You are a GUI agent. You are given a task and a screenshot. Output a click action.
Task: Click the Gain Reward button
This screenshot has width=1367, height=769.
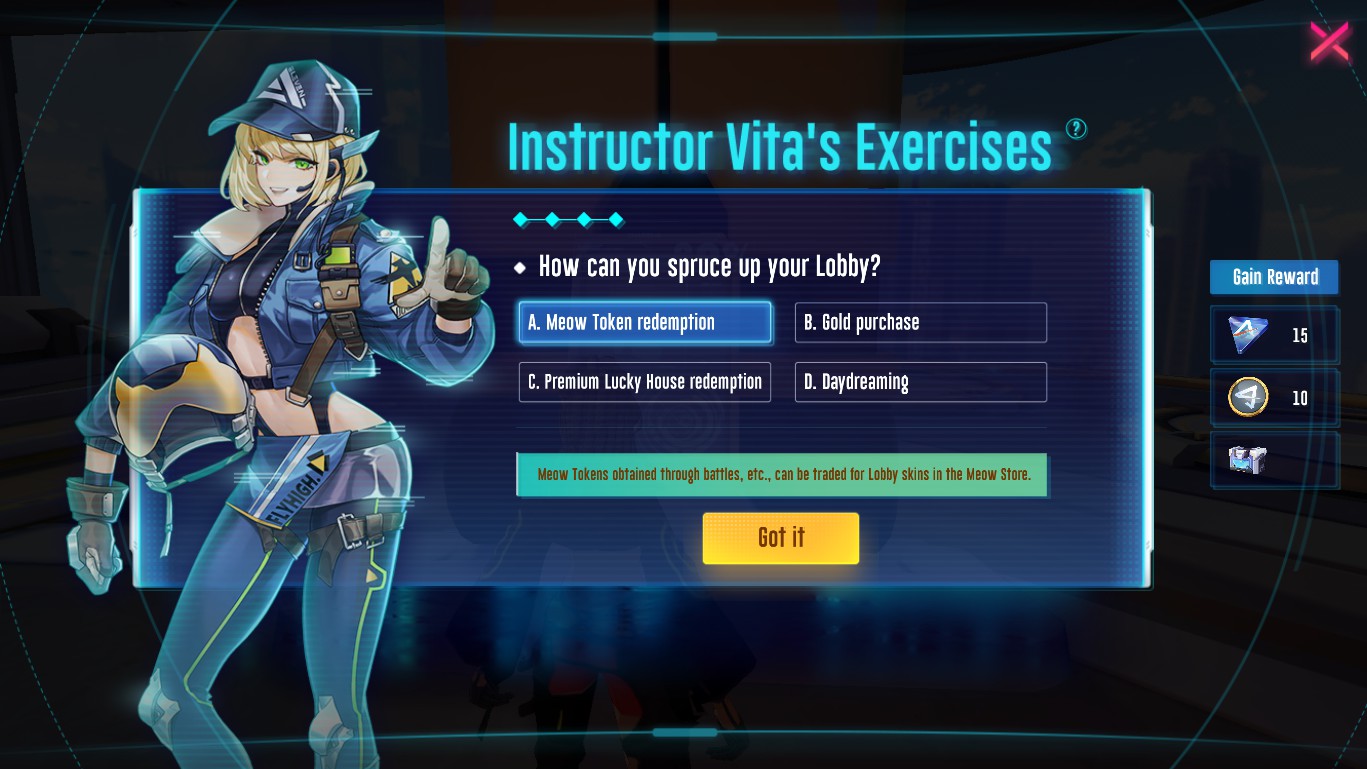pyautogui.click(x=1274, y=277)
